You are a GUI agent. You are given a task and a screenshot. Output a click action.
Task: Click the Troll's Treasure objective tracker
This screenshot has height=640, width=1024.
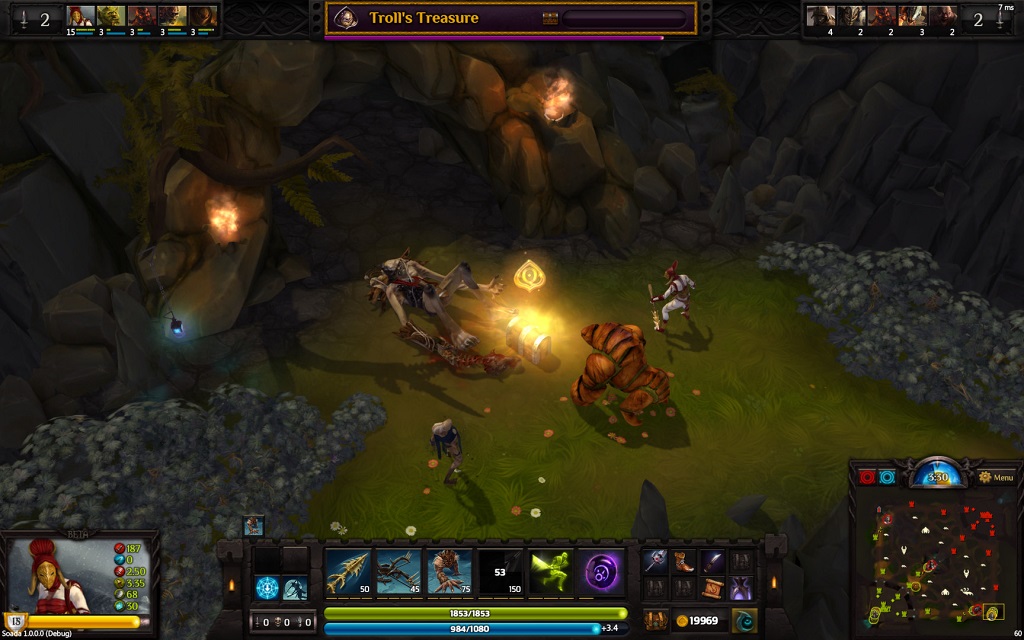pyautogui.click(x=510, y=18)
